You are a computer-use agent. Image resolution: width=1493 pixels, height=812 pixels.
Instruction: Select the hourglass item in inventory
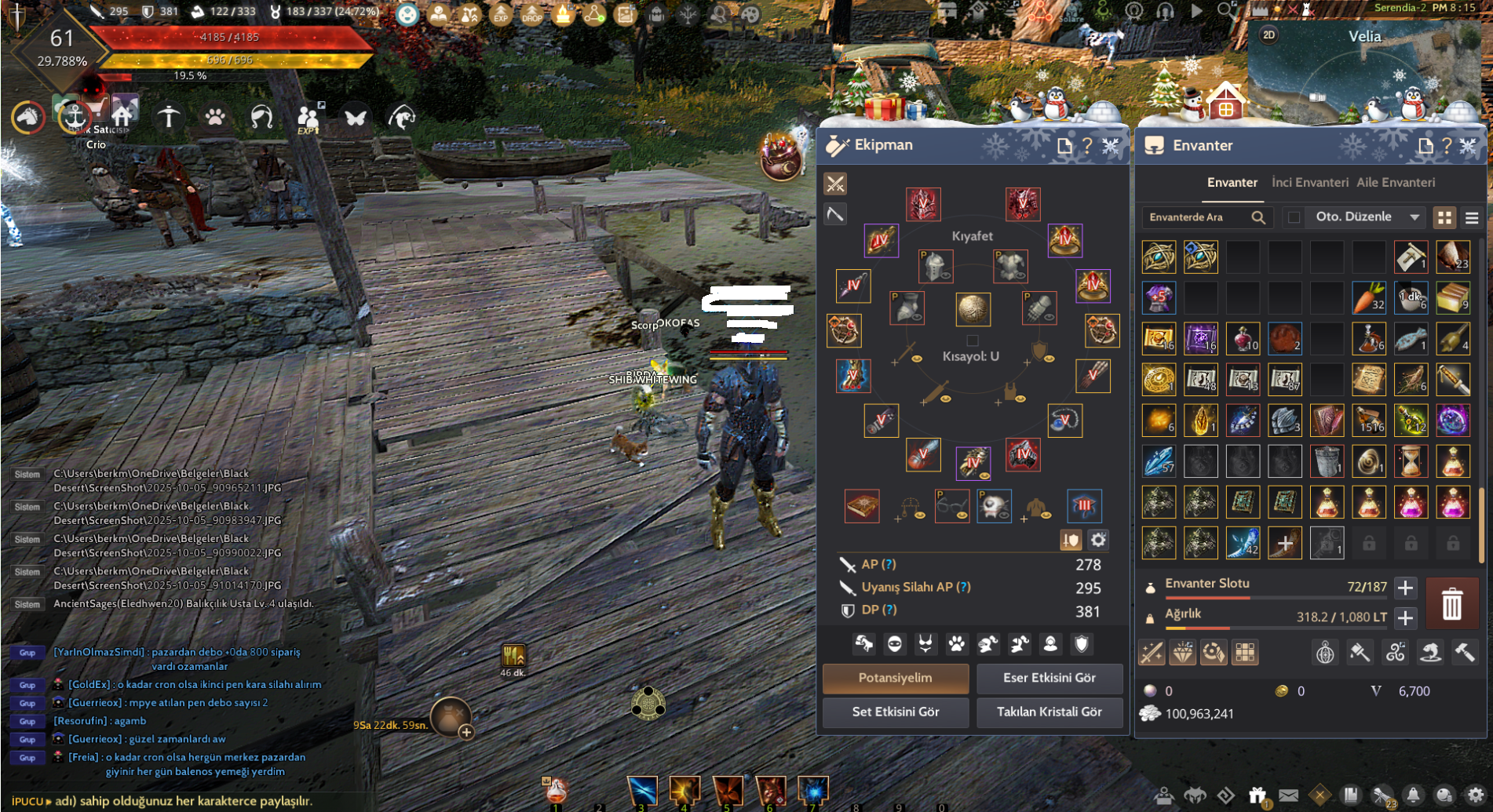pyautogui.click(x=1410, y=461)
